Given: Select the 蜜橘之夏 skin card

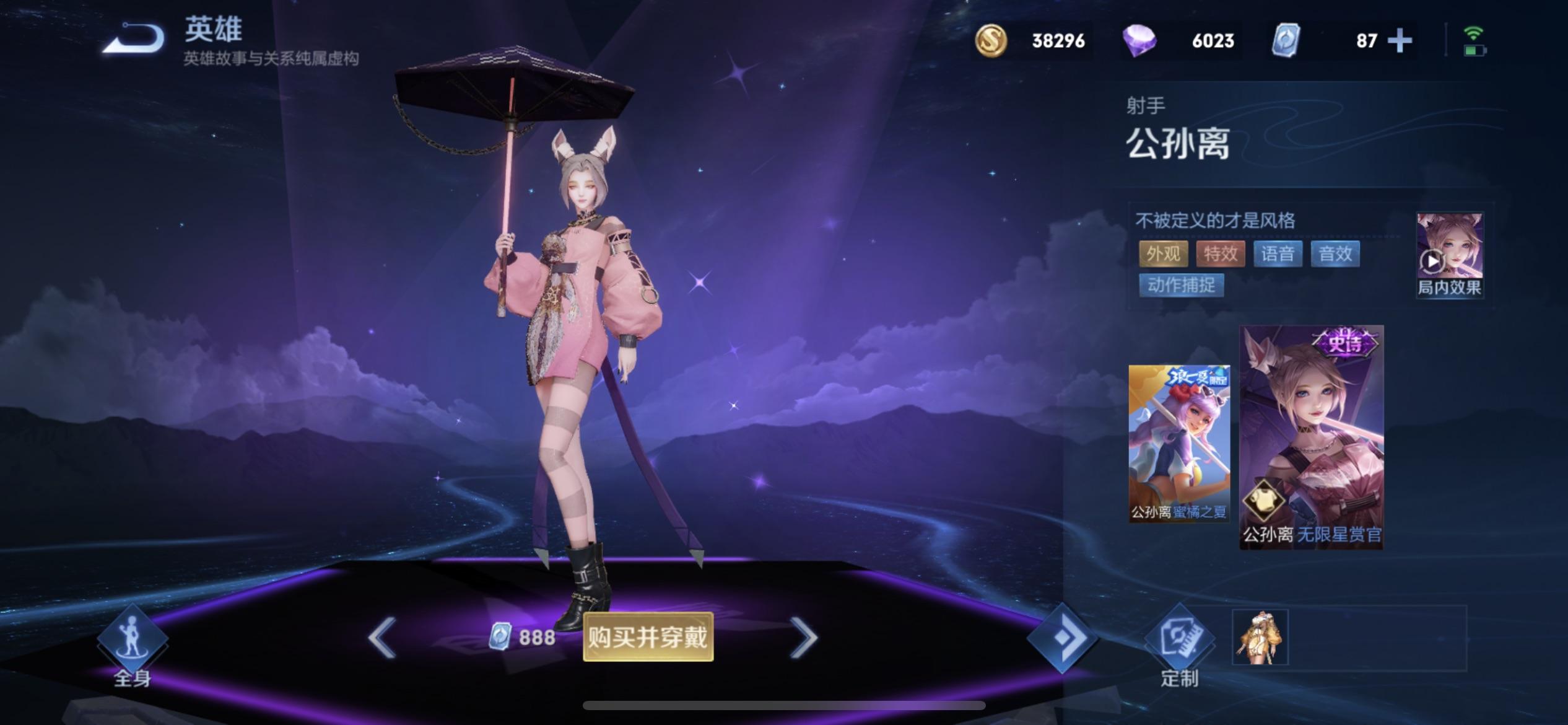Looking at the screenshot, I should pos(1179,443).
